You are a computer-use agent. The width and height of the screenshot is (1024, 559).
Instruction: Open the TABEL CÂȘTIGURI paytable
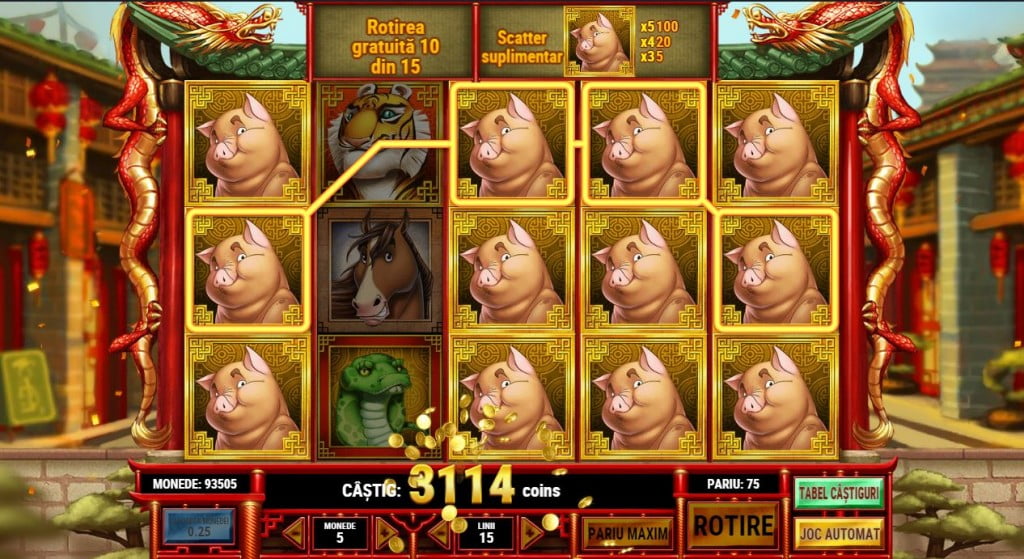point(838,492)
